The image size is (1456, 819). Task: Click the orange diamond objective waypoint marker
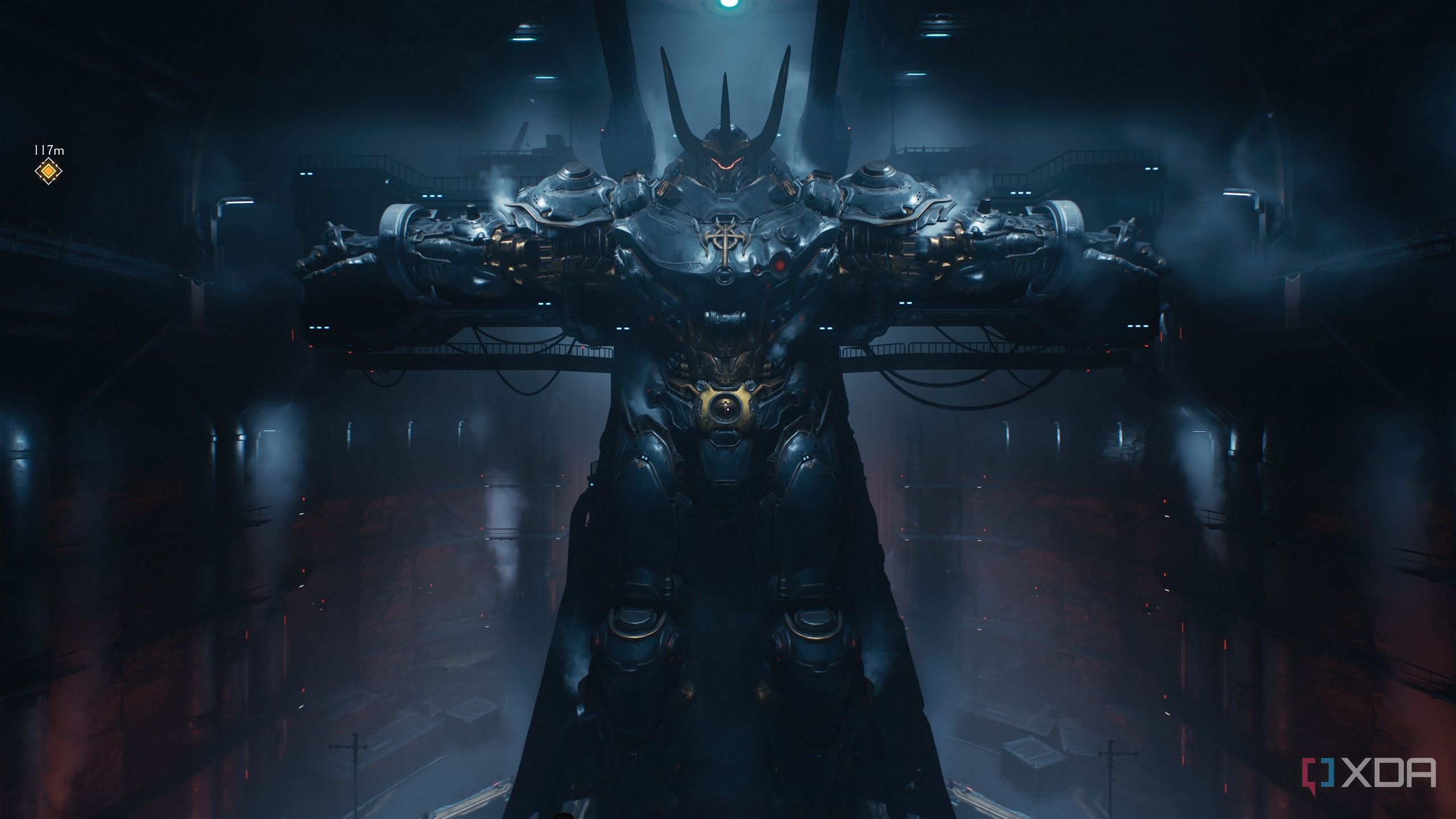(48, 171)
